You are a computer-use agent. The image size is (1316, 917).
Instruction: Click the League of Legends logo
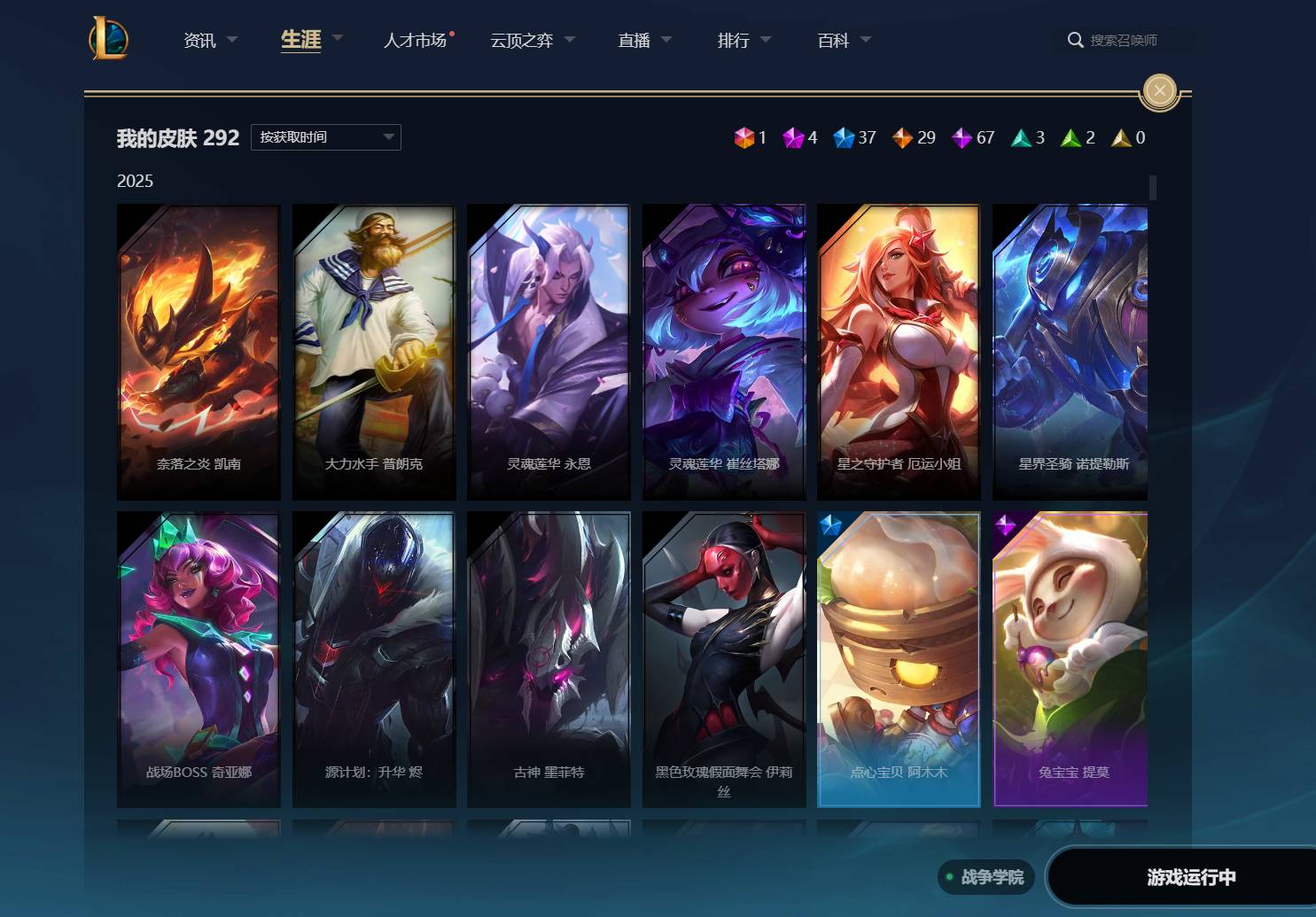pyautogui.click(x=110, y=39)
